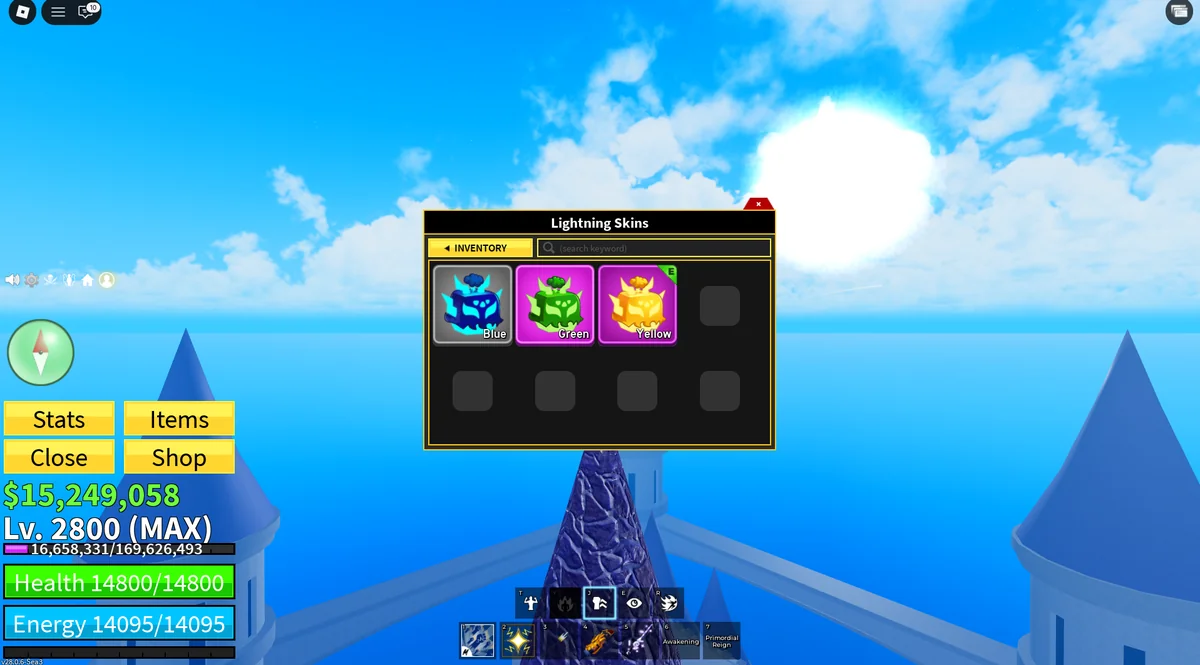1200x665 pixels.
Task: Open the Items menu
Action: [179, 420]
